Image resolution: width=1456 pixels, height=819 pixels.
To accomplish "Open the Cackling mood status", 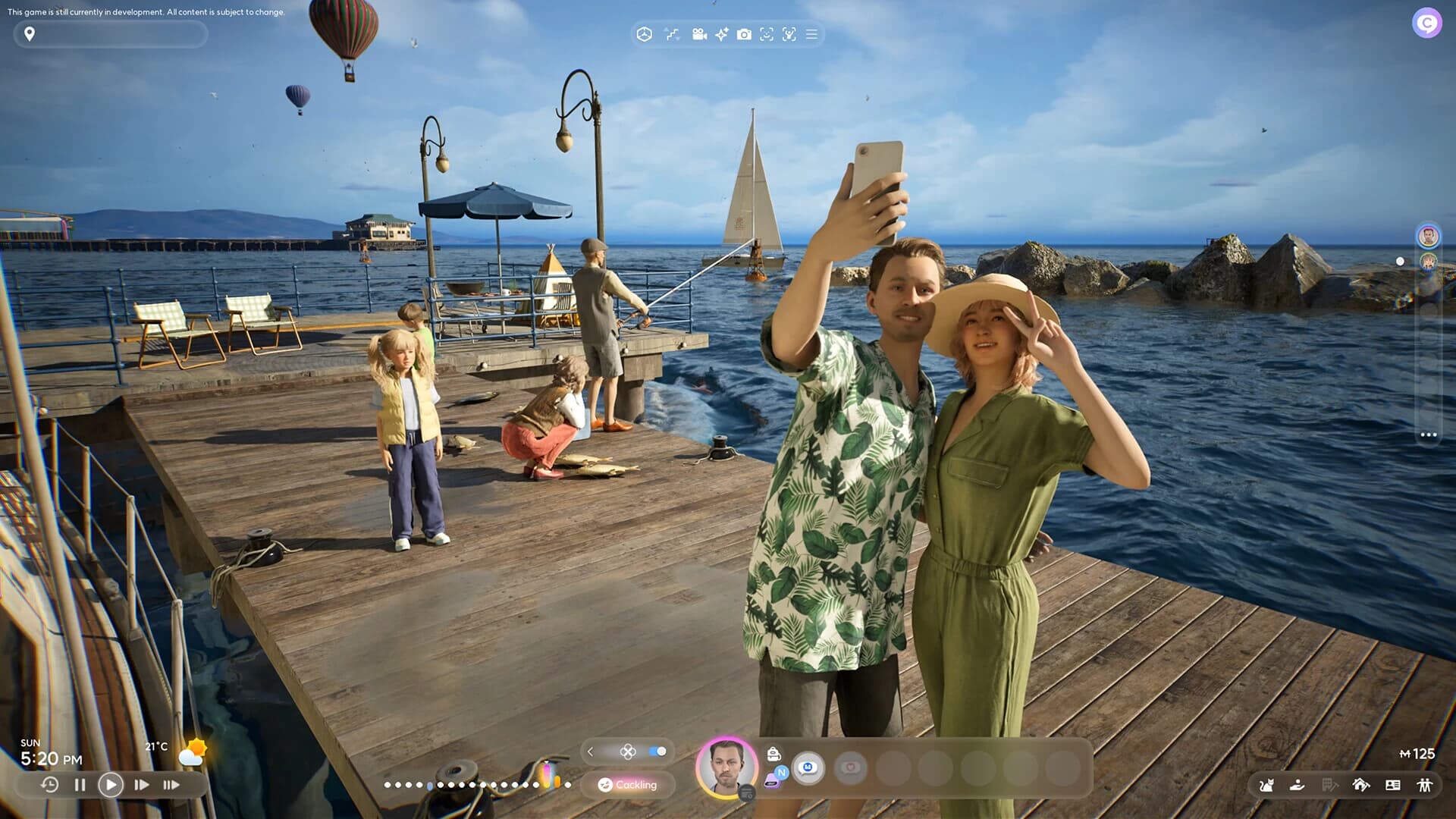I will pyautogui.click(x=629, y=785).
